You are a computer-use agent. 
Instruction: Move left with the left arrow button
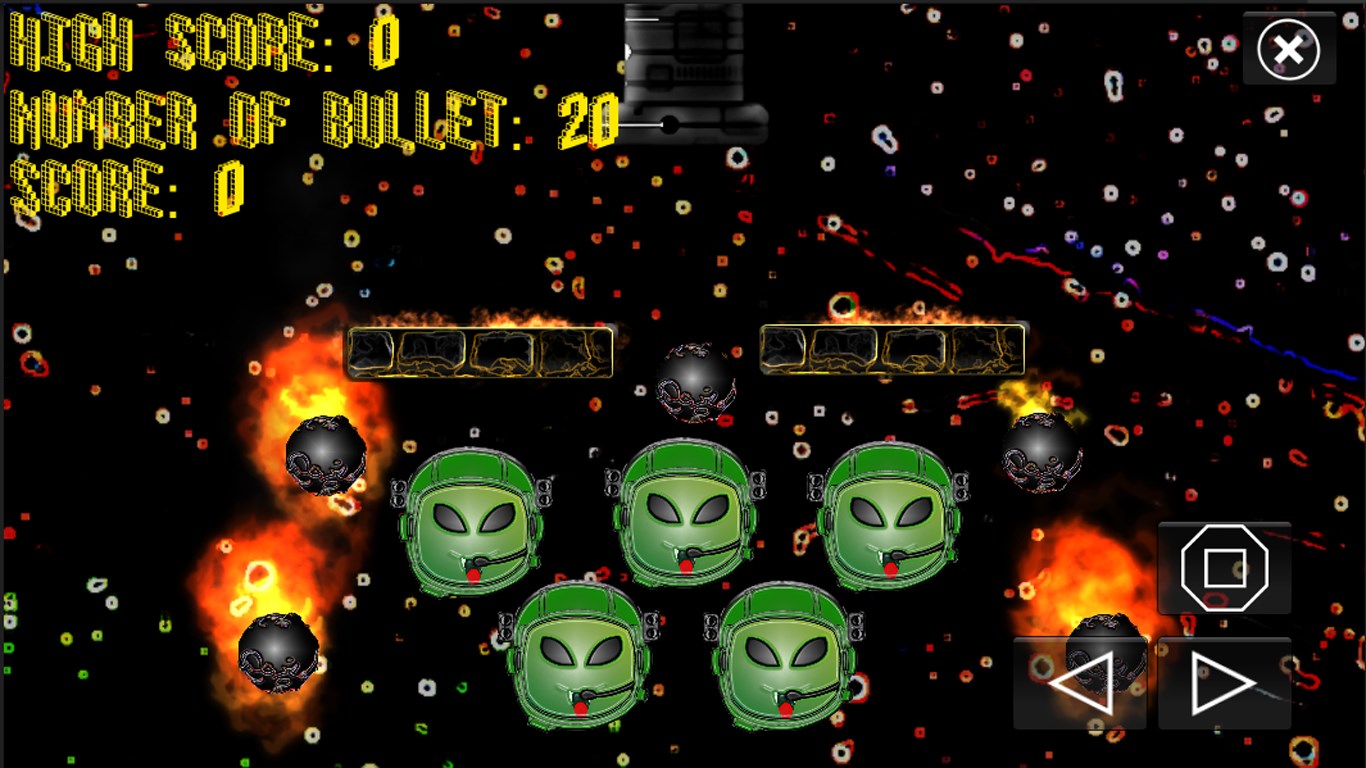click(1080, 684)
